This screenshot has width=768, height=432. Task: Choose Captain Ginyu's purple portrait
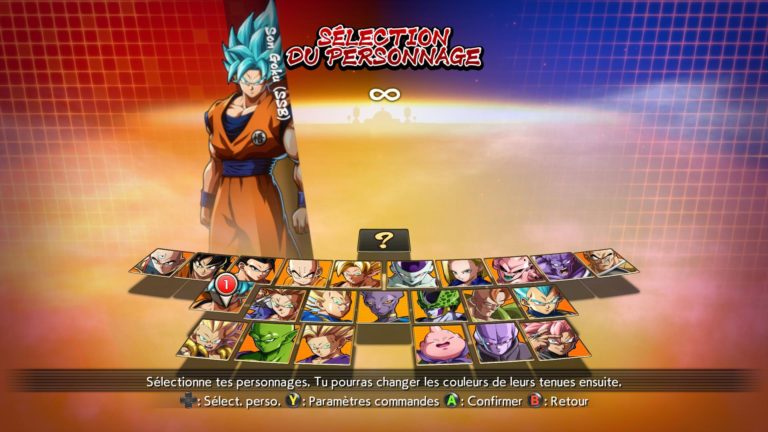[556, 266]
